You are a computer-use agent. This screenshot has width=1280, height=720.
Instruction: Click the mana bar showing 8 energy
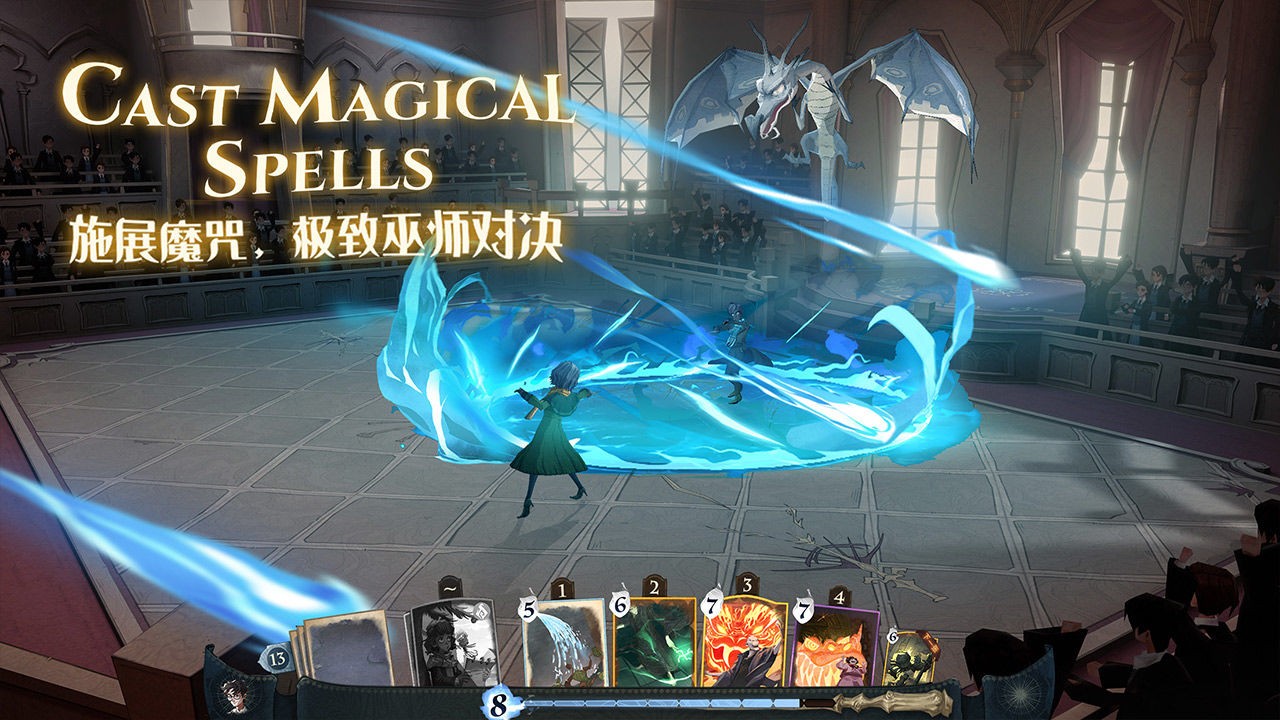coord(498,703)
